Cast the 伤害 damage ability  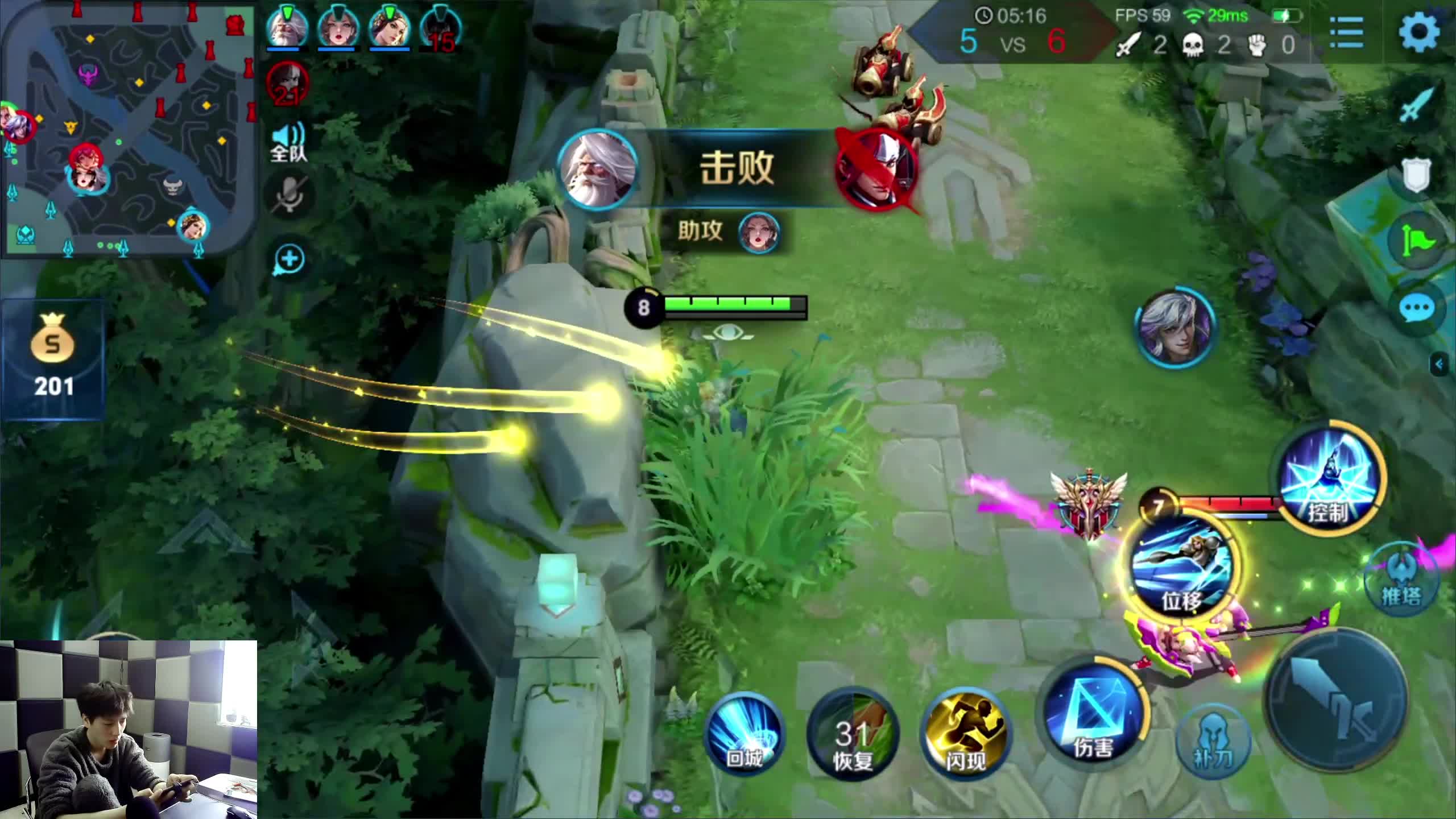(1093, 718)
